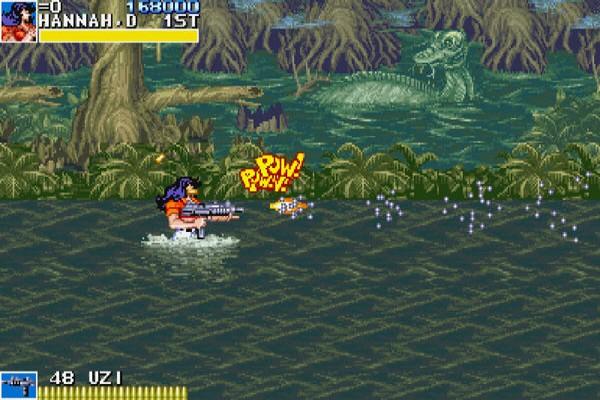Select the Uzi weapon icon
Viewport: 600px width, 400px height.
[18, 385]
